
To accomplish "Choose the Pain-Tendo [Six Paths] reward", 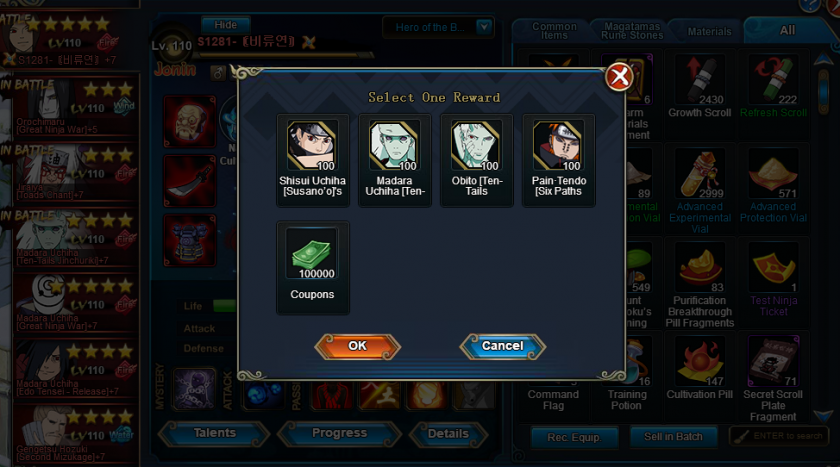I will pyautogui.click(x=559, y=146).
